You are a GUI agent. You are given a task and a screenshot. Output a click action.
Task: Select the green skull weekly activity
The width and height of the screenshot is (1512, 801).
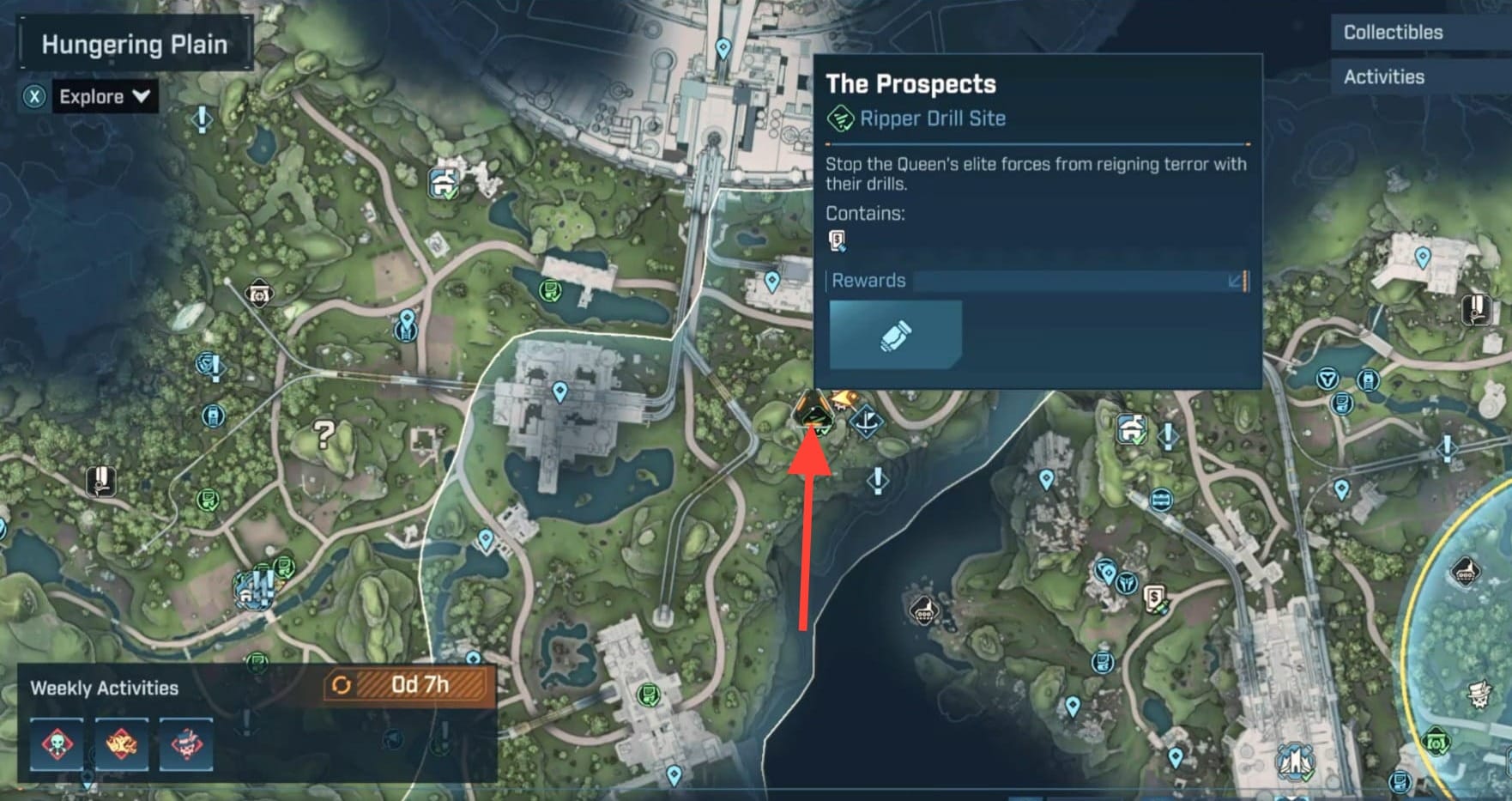pyautogui.click(x=57, y=743)
